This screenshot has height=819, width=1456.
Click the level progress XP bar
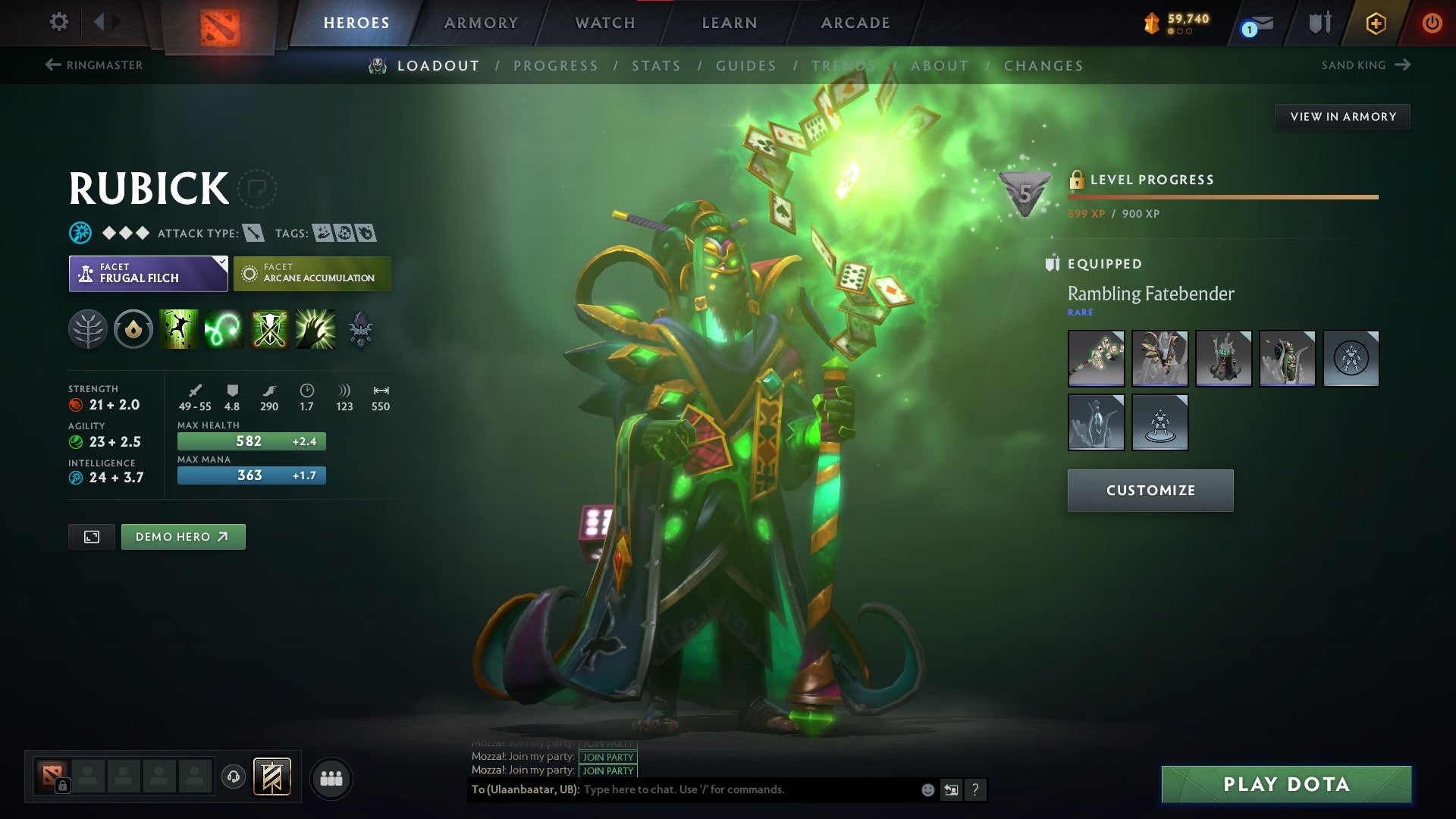point(1221,197)
